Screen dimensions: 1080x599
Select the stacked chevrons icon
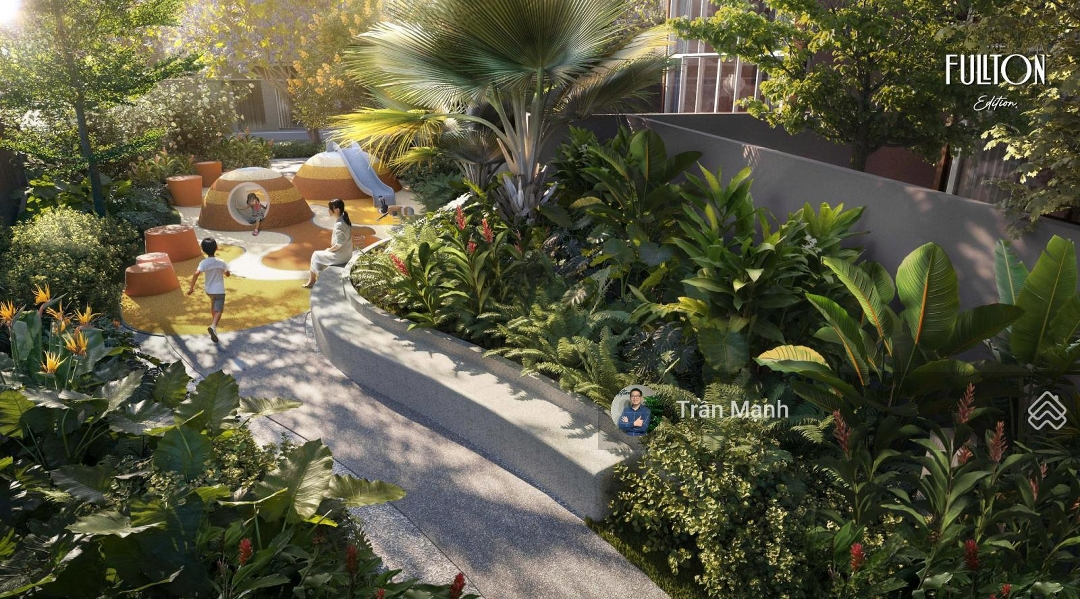coord(1046,410)
